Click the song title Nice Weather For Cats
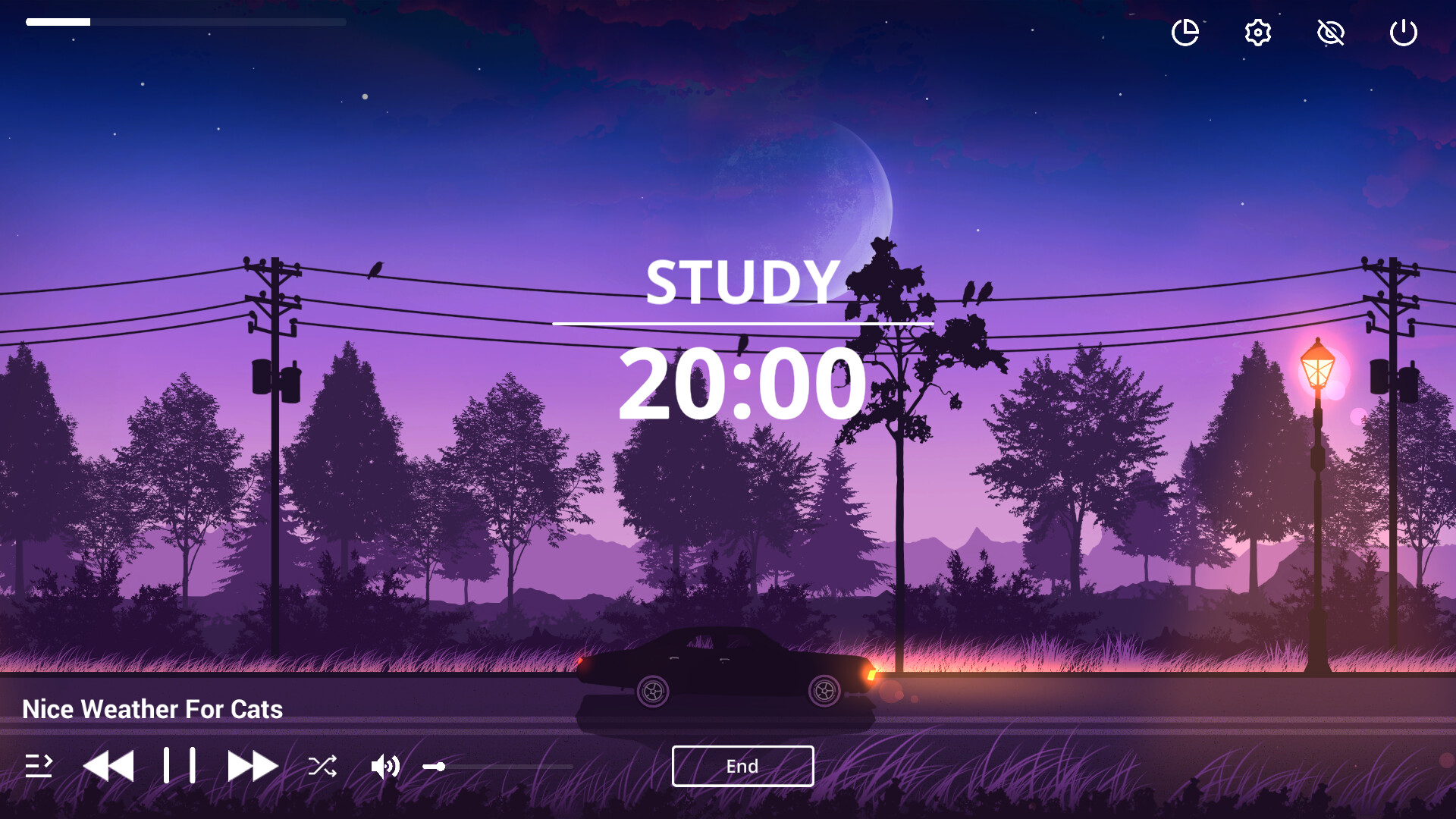Viewport: 1456px width, 819px height. tap(152, 709)
